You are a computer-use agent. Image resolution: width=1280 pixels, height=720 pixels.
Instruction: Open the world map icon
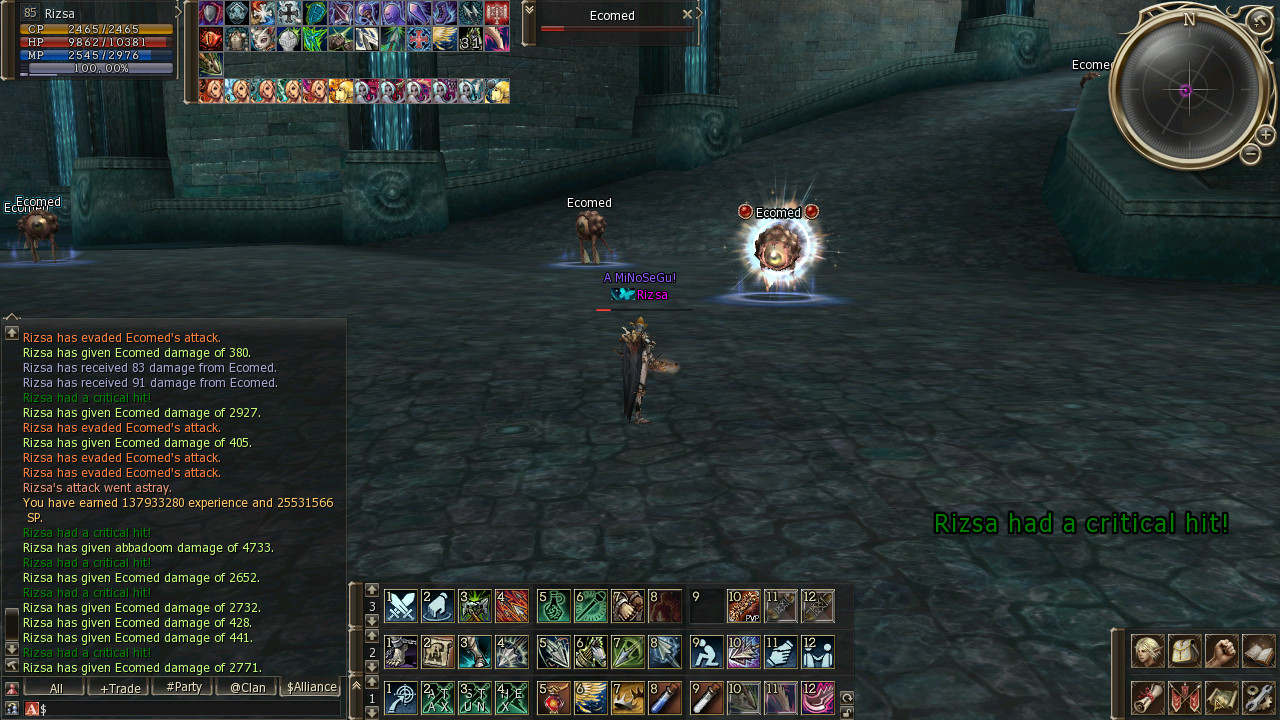1221,697
